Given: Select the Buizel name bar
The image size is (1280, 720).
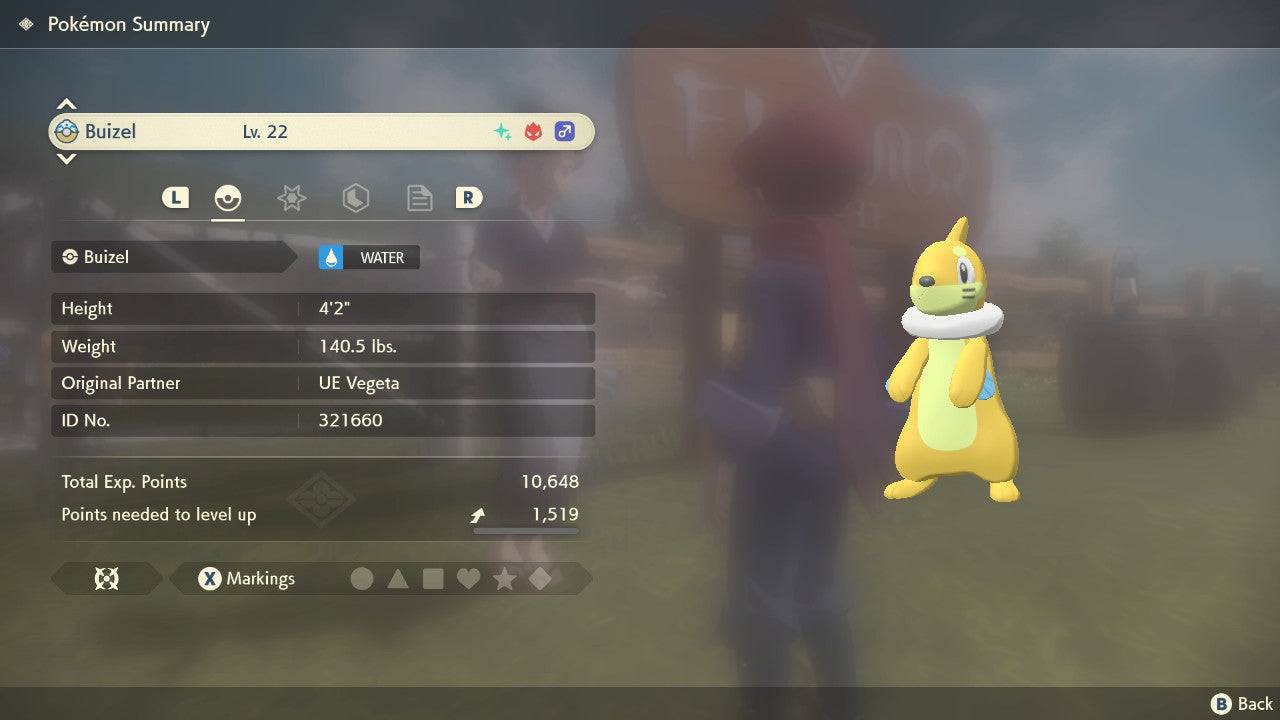Looking at the screenshot, I should tap(320, 132).
